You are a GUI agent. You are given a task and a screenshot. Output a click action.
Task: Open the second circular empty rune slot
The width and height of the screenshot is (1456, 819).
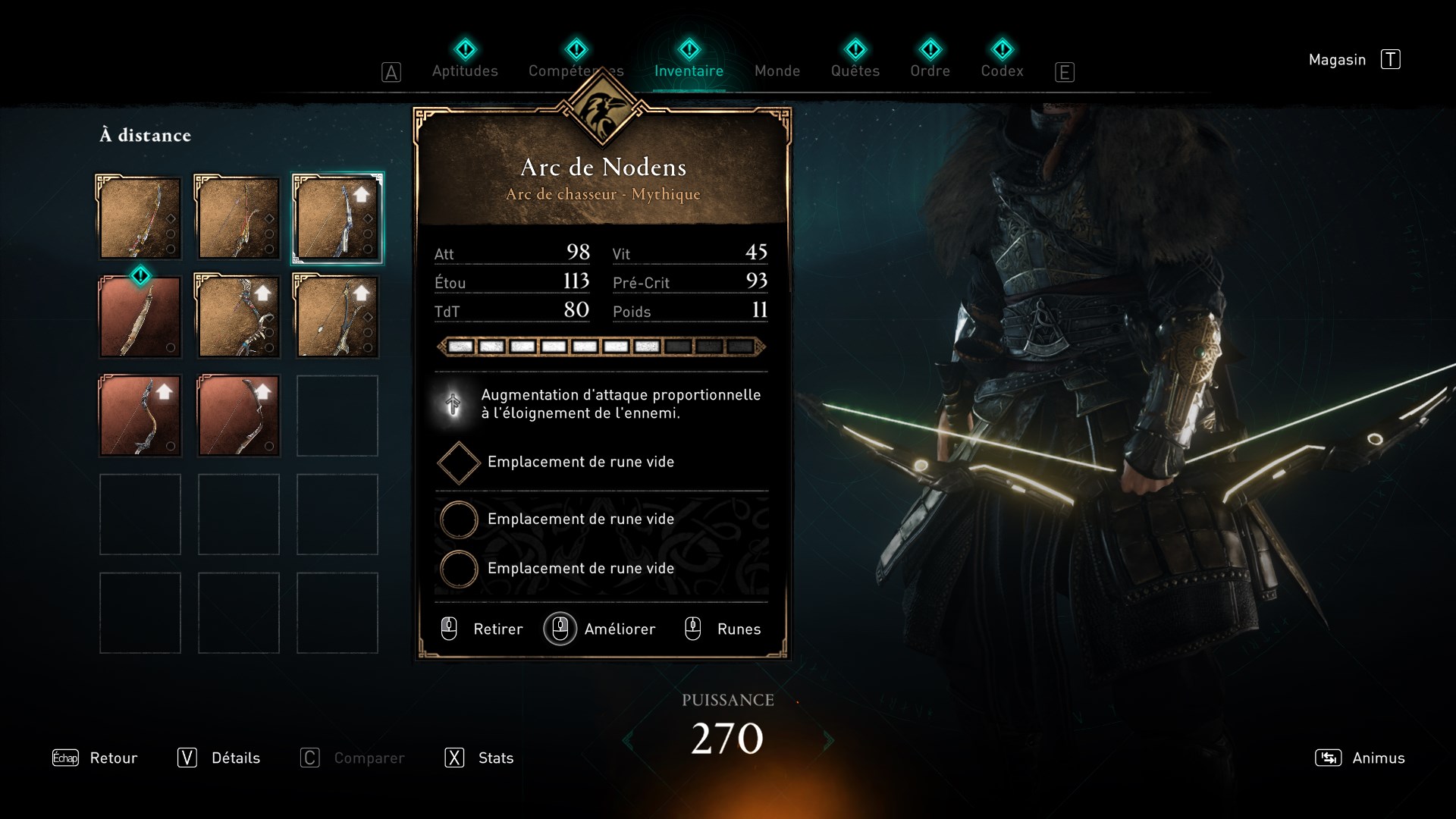458,569
